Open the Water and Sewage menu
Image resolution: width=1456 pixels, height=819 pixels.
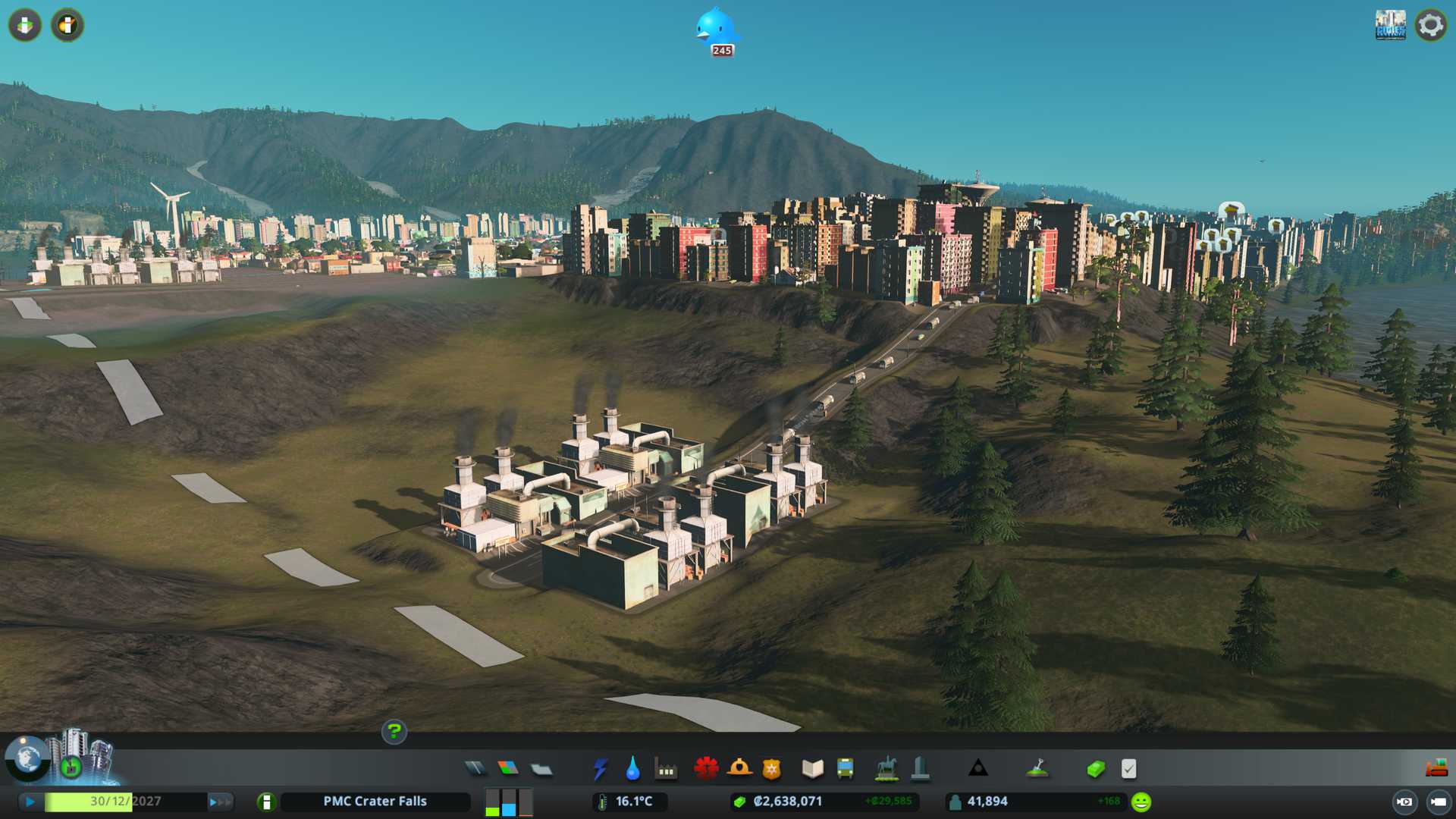(x=632, y=769)
